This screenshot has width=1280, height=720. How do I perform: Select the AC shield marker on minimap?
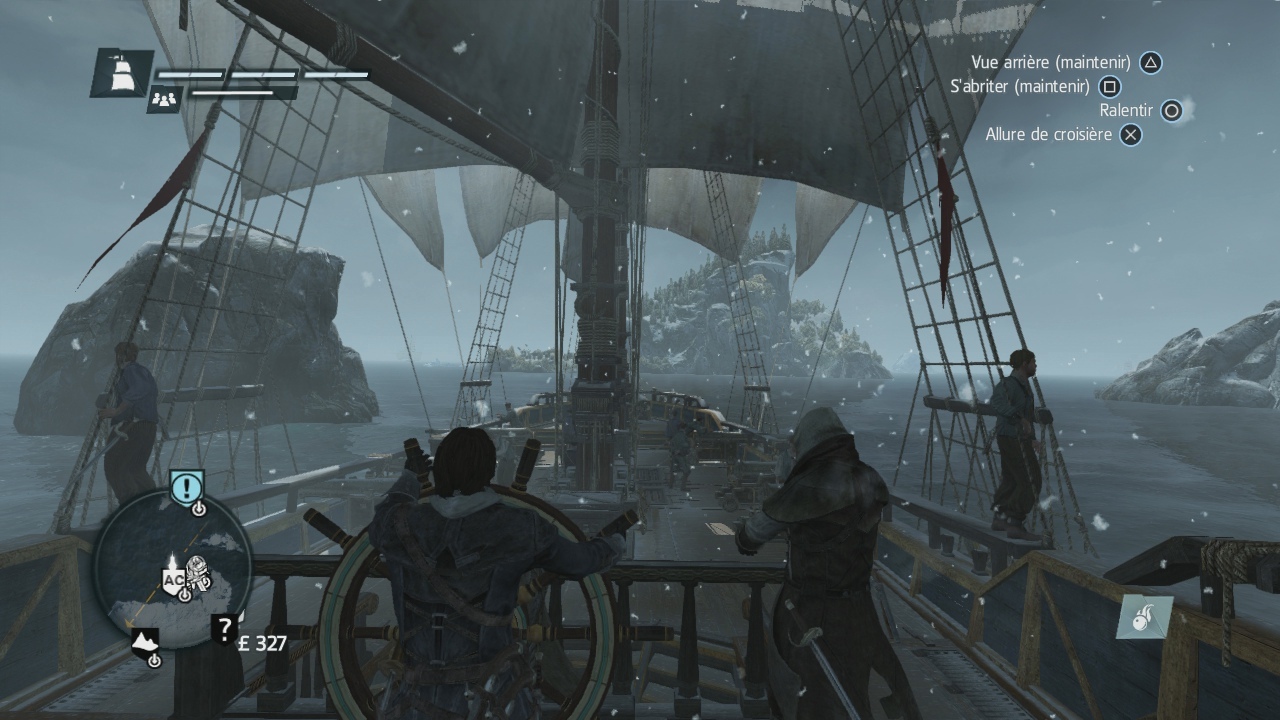[172, 579]
